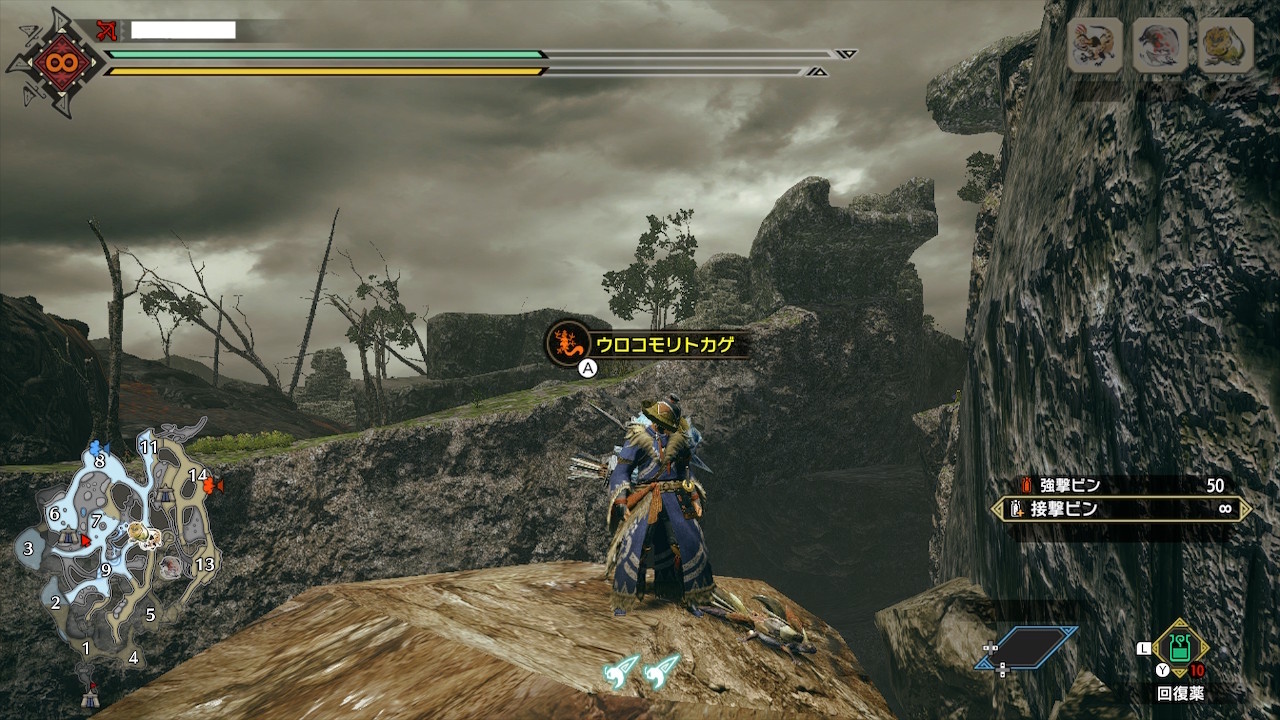Select the 強撃ビン coating row
1280x720 pixels.
click(x=1122, y=485)
